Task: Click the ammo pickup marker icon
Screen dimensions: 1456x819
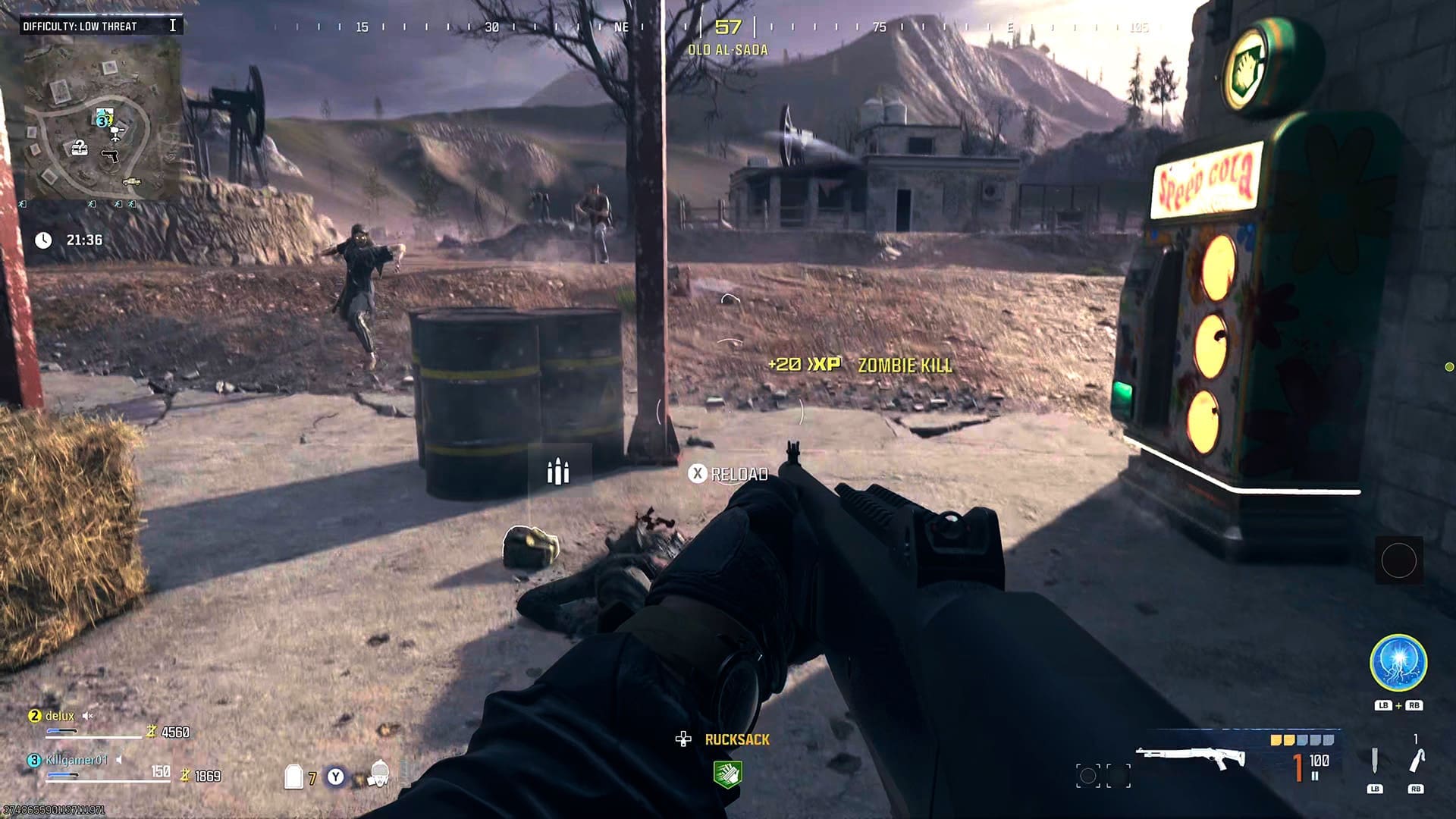Action: click(x=558, y=472)
